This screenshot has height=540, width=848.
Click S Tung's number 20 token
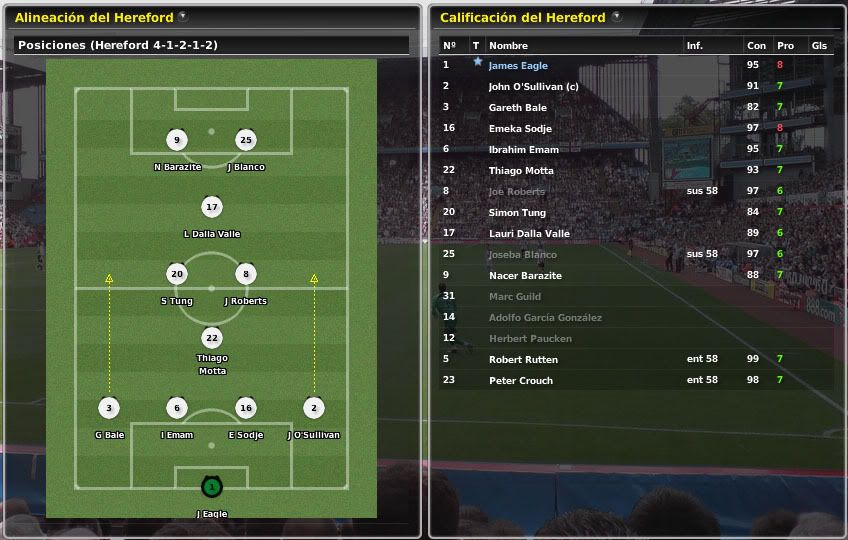177,274
